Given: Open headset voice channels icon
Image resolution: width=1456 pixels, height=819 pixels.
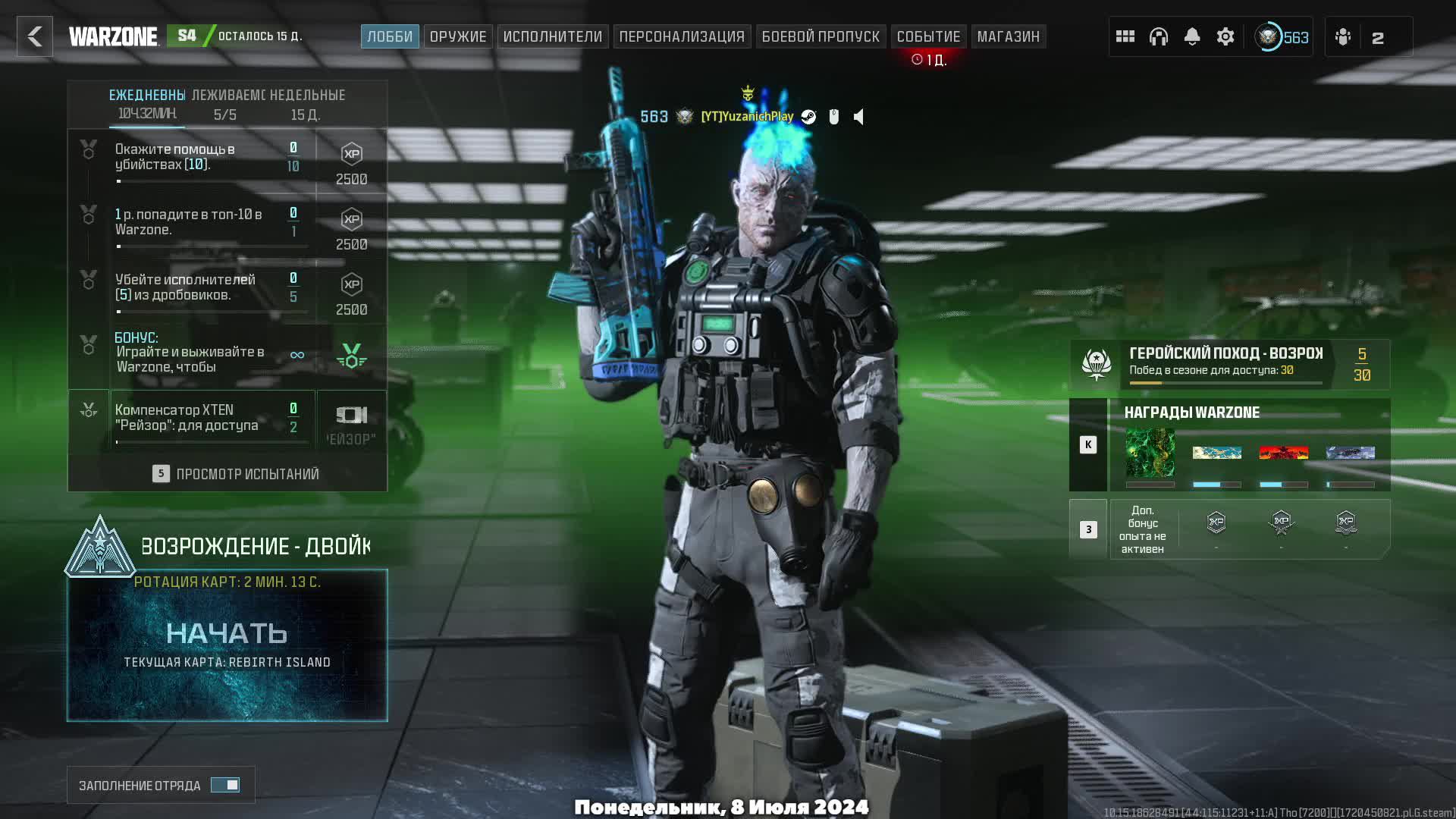Looking at the screenshot, I should pos(1159,36).
